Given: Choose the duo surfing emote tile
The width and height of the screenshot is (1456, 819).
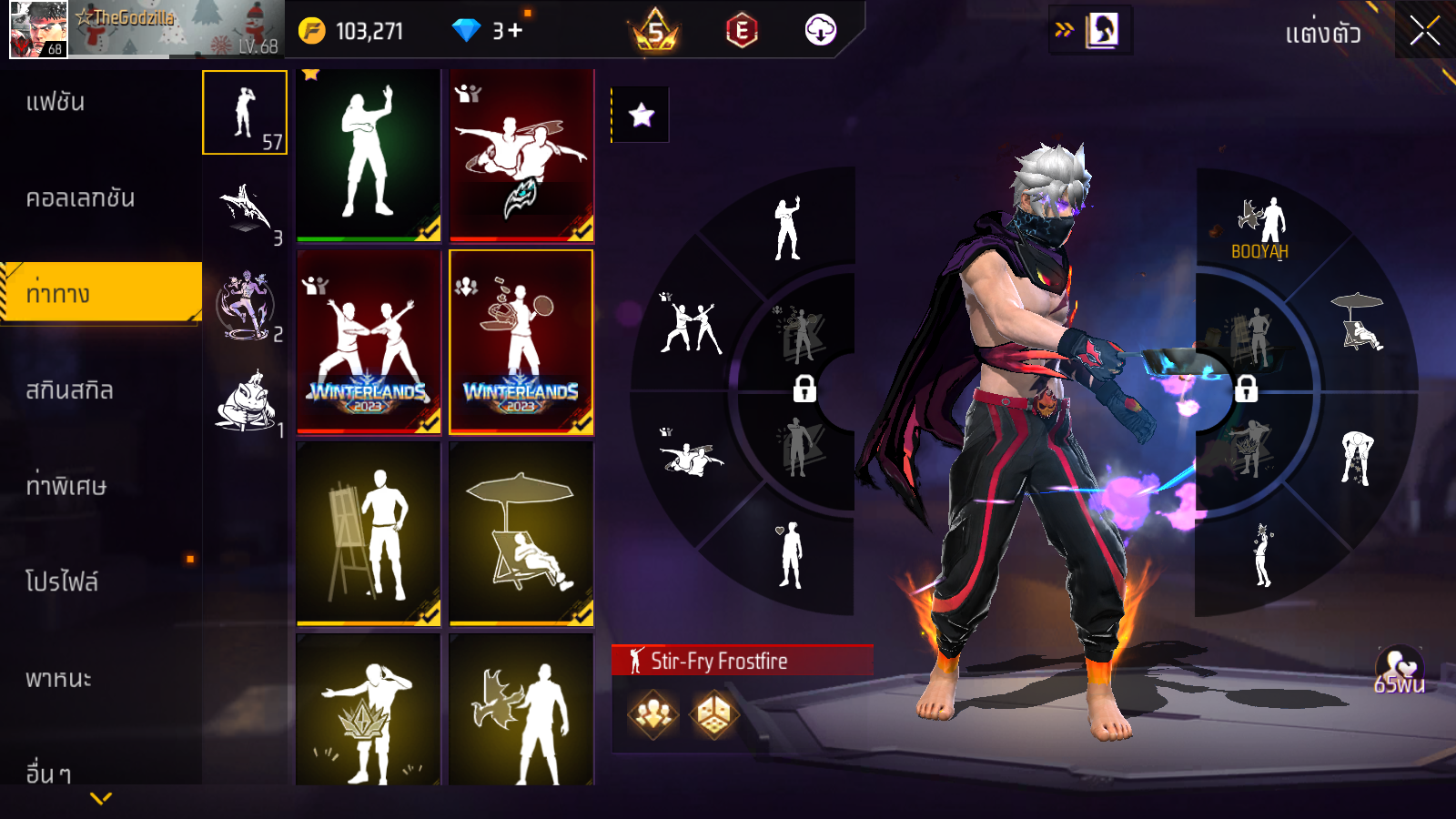Looking at the screenshot, I should point(521,155).
